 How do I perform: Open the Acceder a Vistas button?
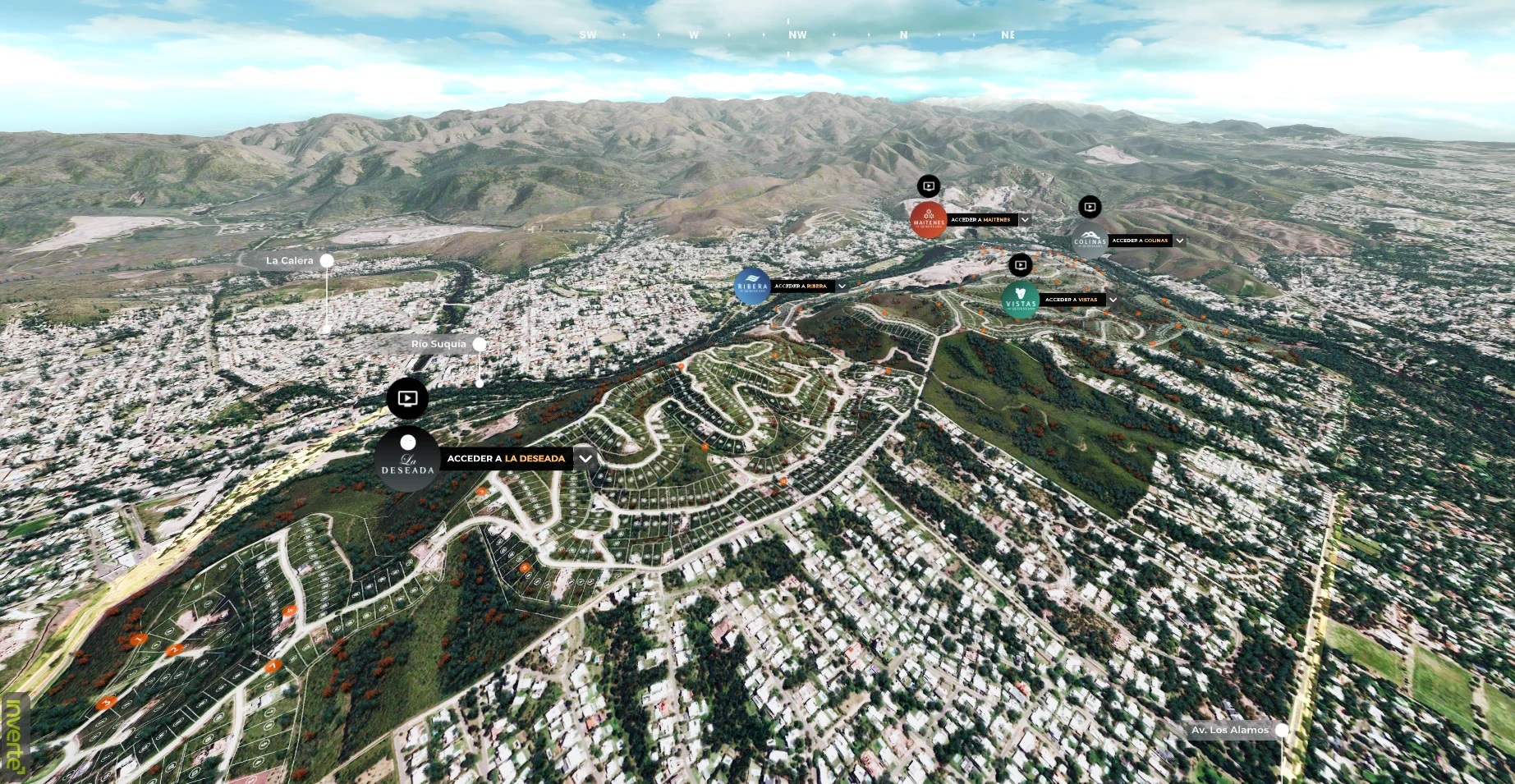point(1071,300)
